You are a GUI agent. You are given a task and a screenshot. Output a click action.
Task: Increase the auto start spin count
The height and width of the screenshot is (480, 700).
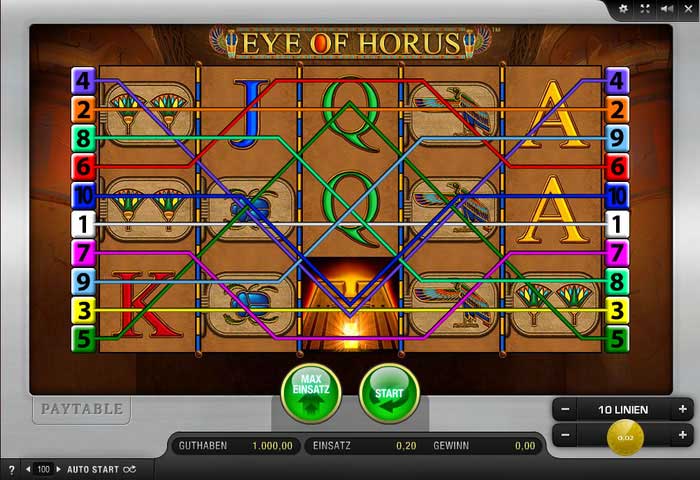[56, 469]
